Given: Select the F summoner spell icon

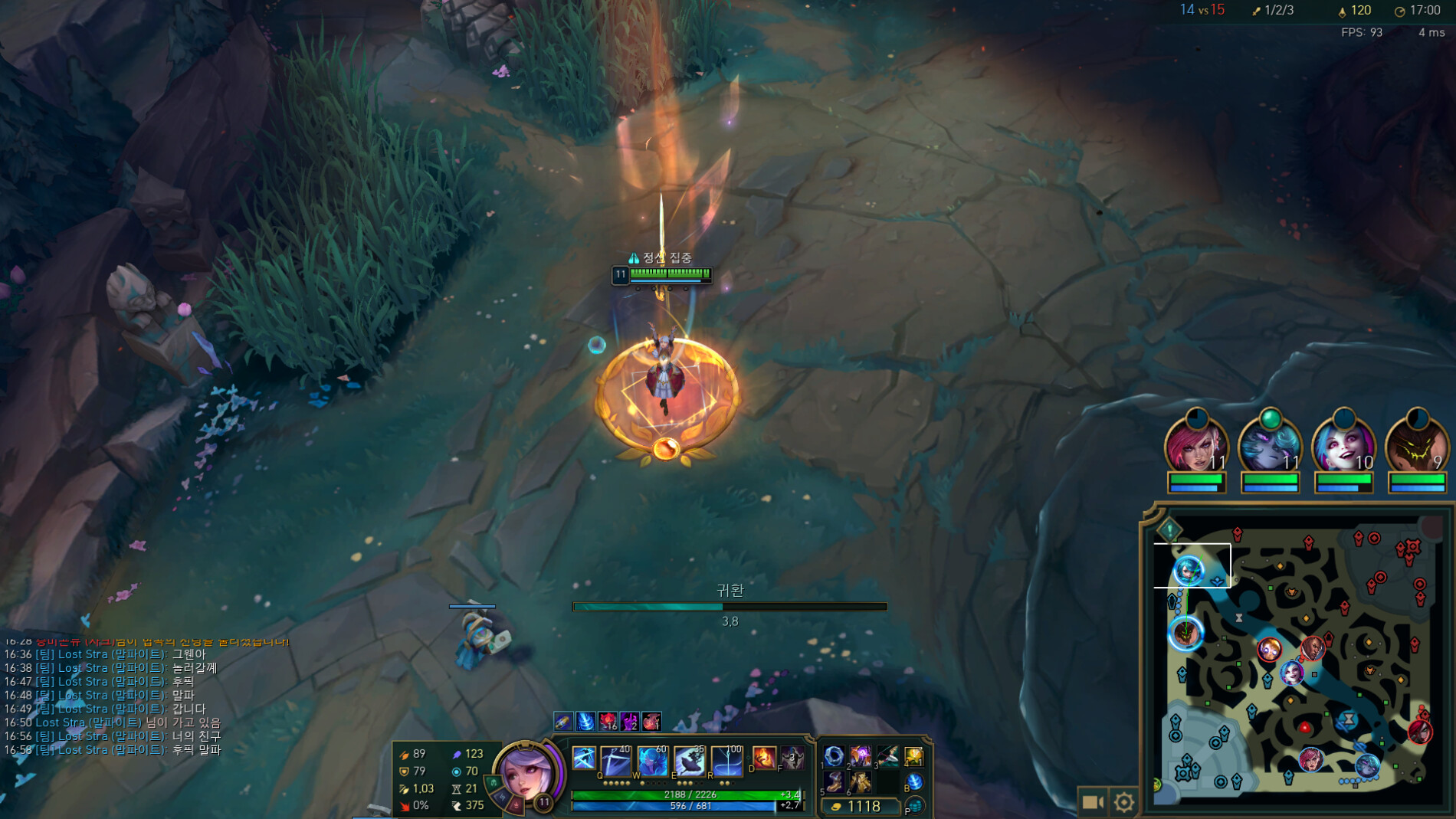Looking at the screenshot, I should (792, 758).
